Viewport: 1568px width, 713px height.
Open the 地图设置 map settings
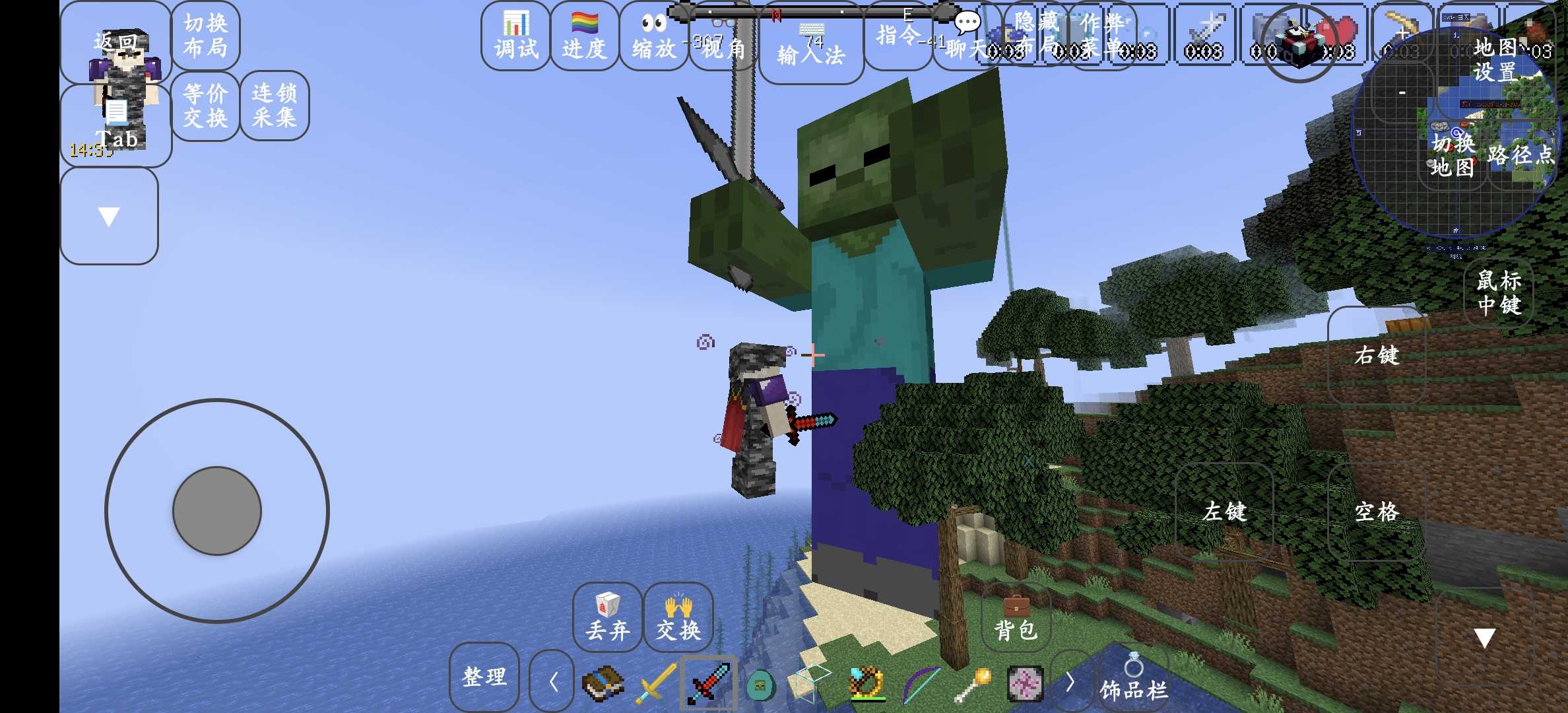tap(1495, 59)
